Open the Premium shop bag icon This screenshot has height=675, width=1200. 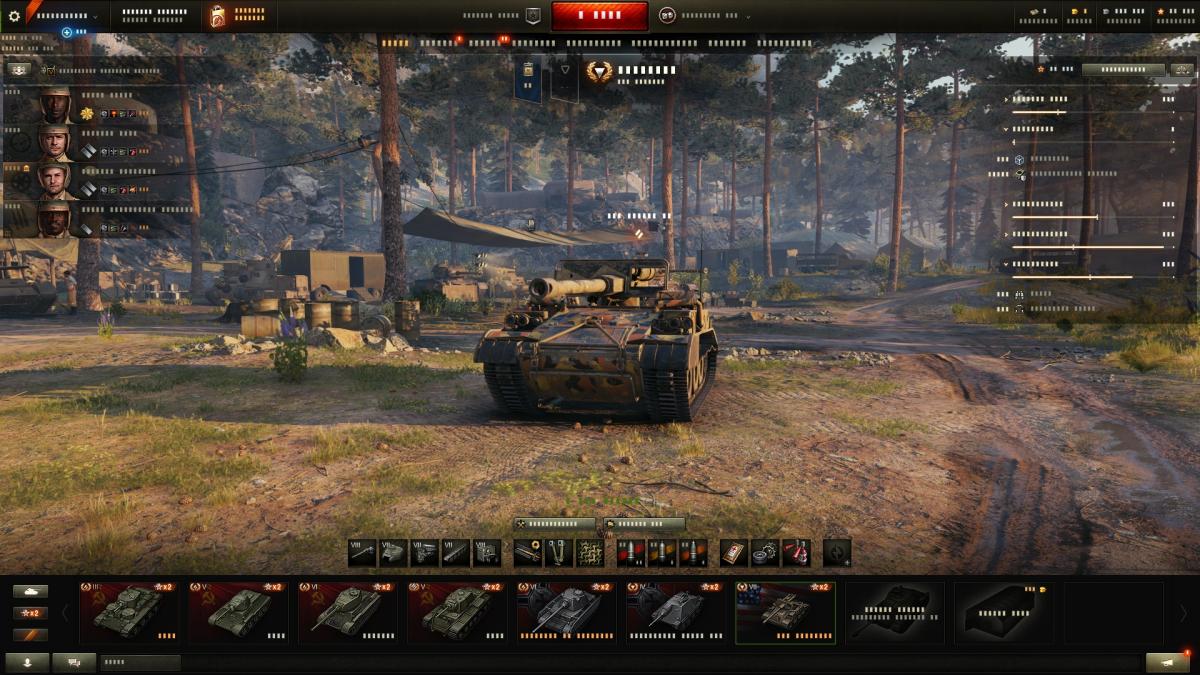pyautogui.click(x=218, y=16)
